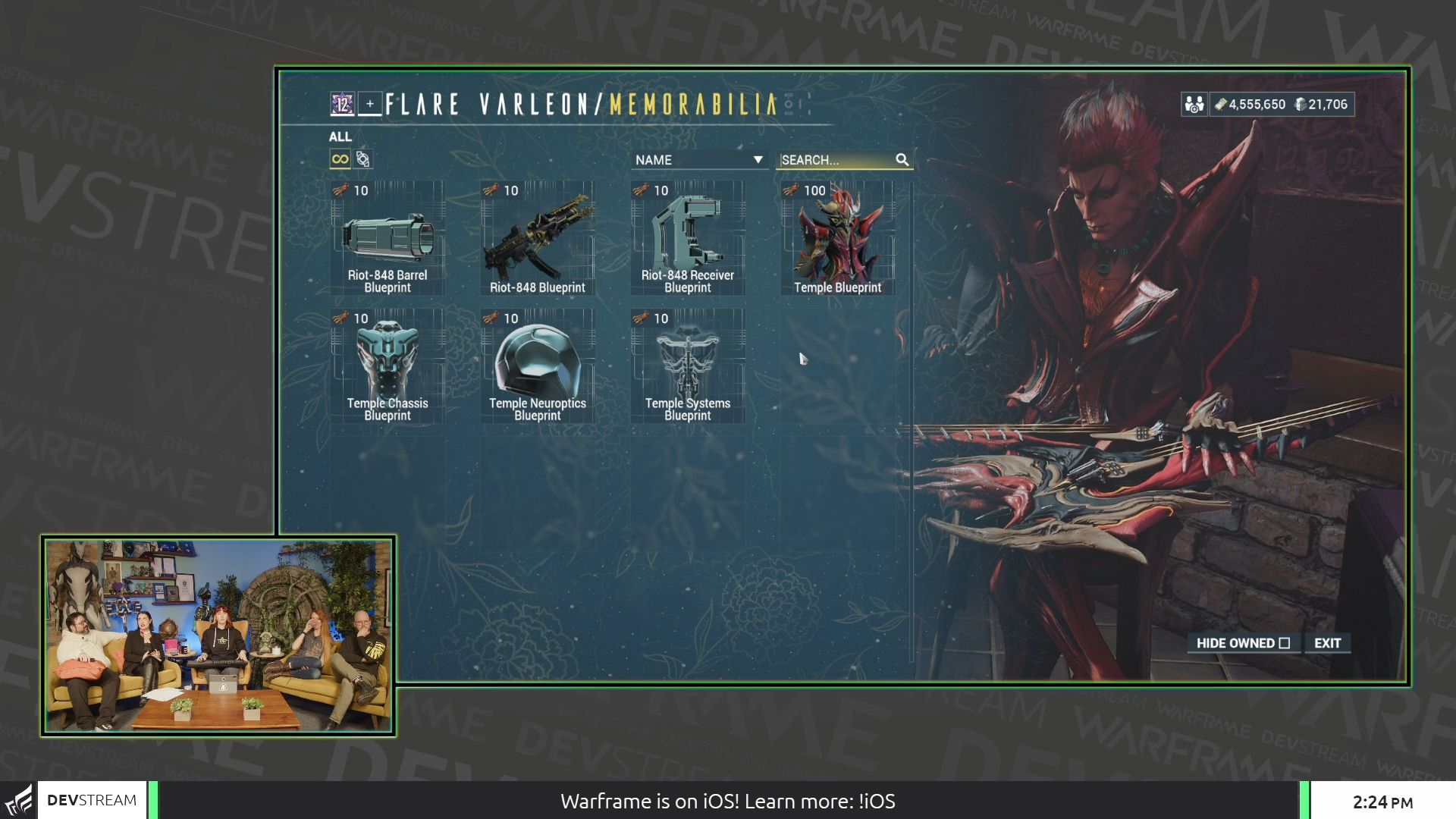1456x819 pixels.
Task: Click the SEARCH input field
Action: [834, 159]
